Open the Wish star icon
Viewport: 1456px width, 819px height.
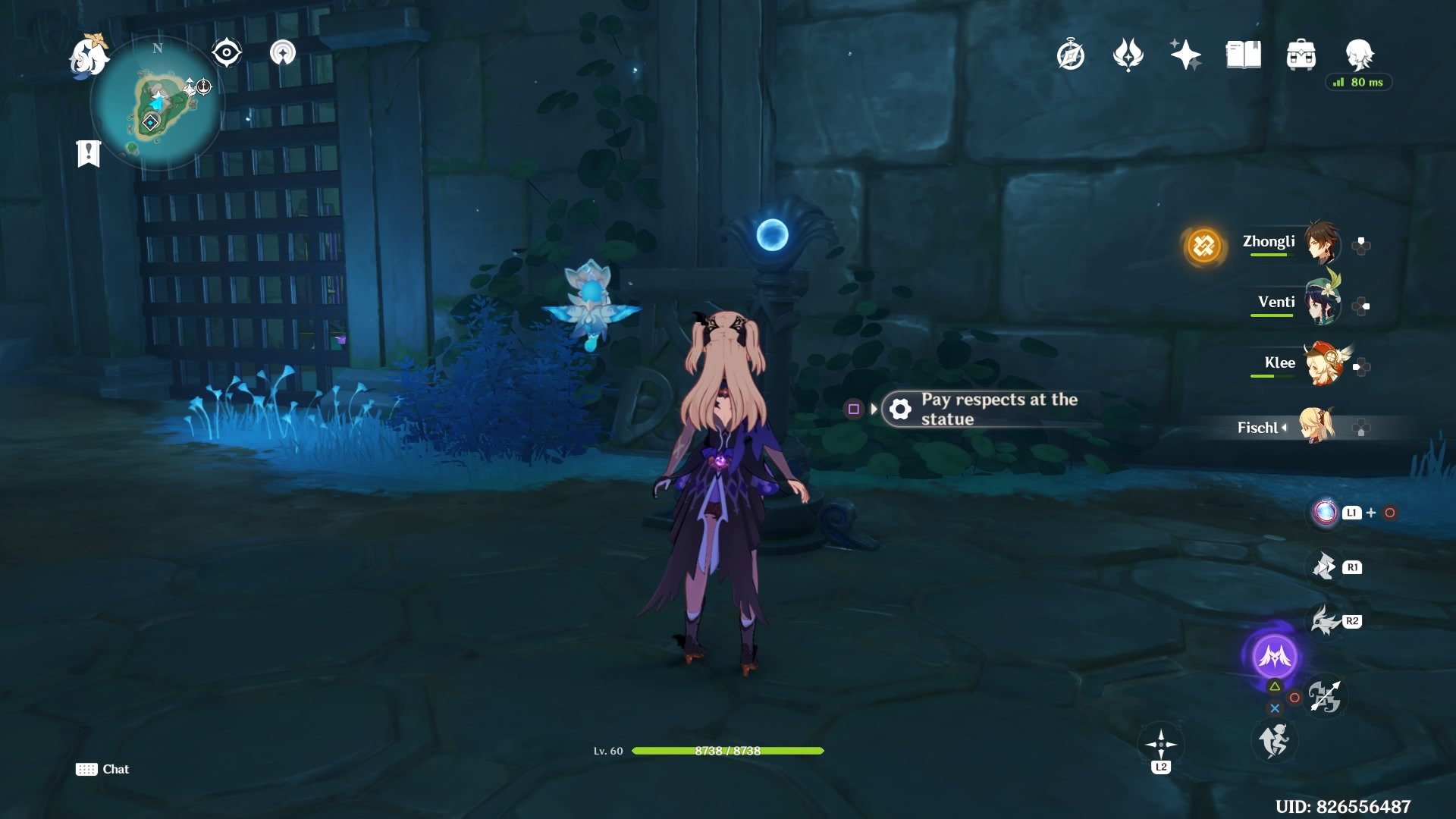click(1185, 55)
